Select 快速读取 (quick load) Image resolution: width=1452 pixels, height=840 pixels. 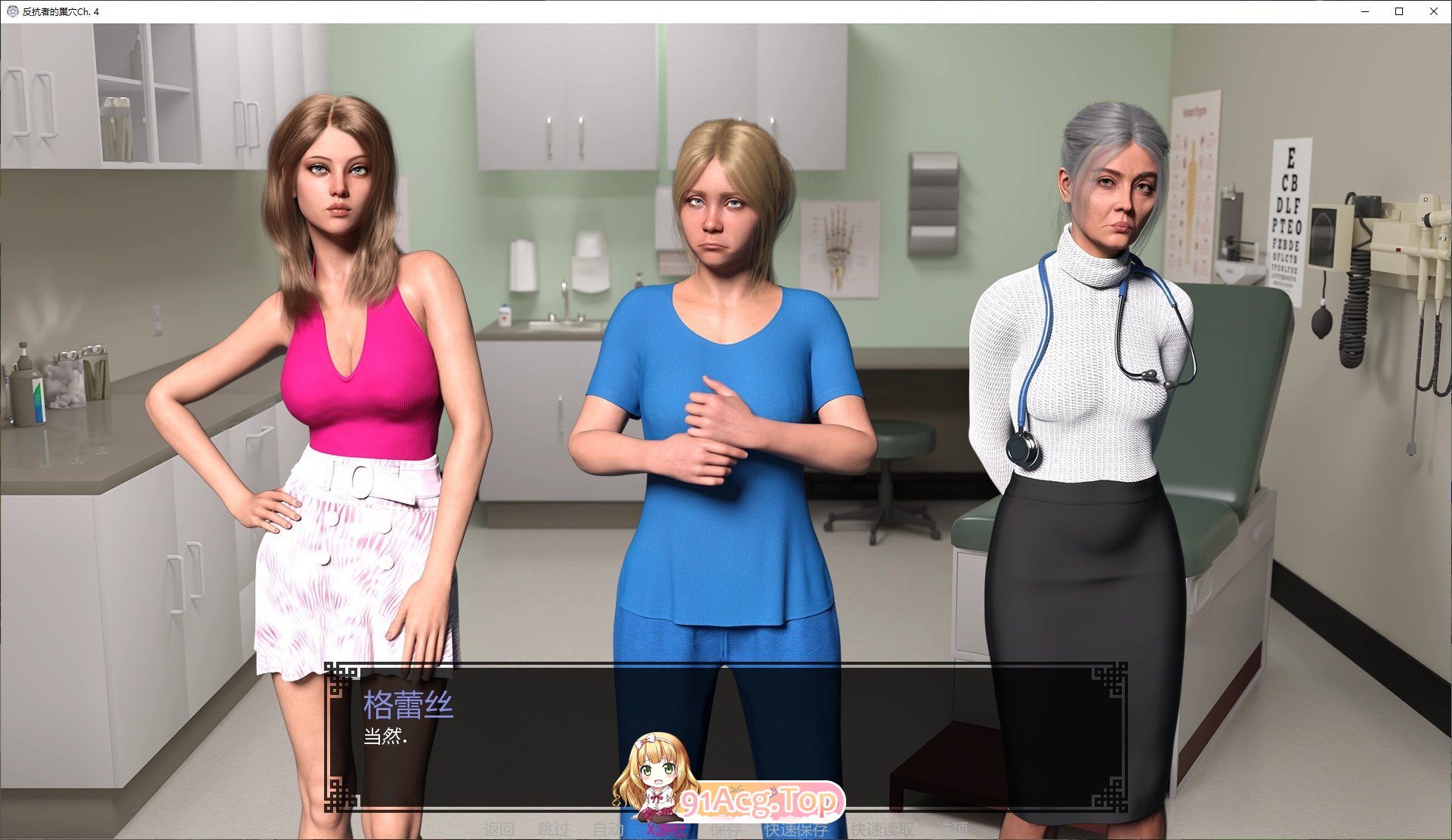click(882, 830)
